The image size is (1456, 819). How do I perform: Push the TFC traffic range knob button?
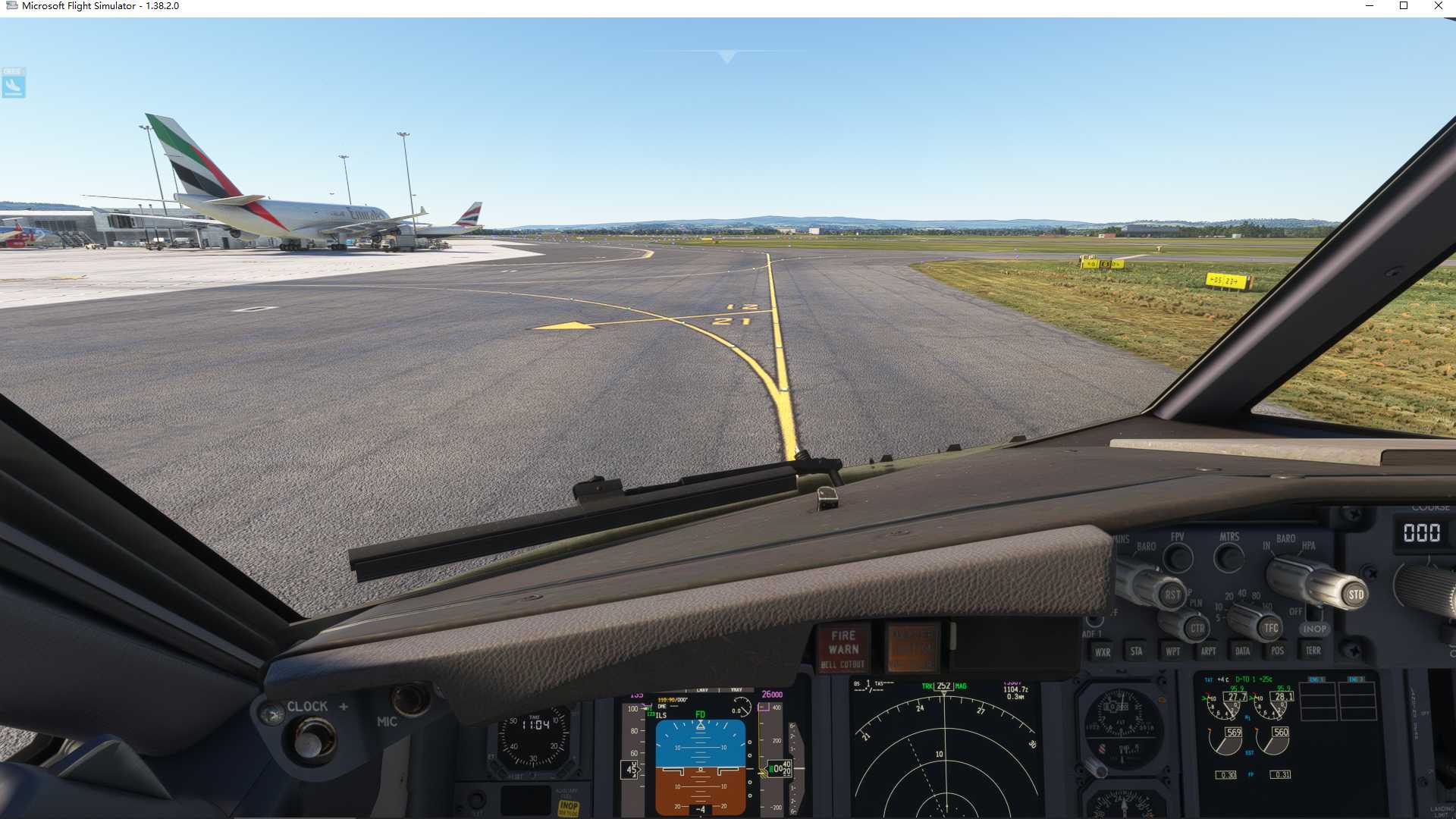(x=1270, y=627)
